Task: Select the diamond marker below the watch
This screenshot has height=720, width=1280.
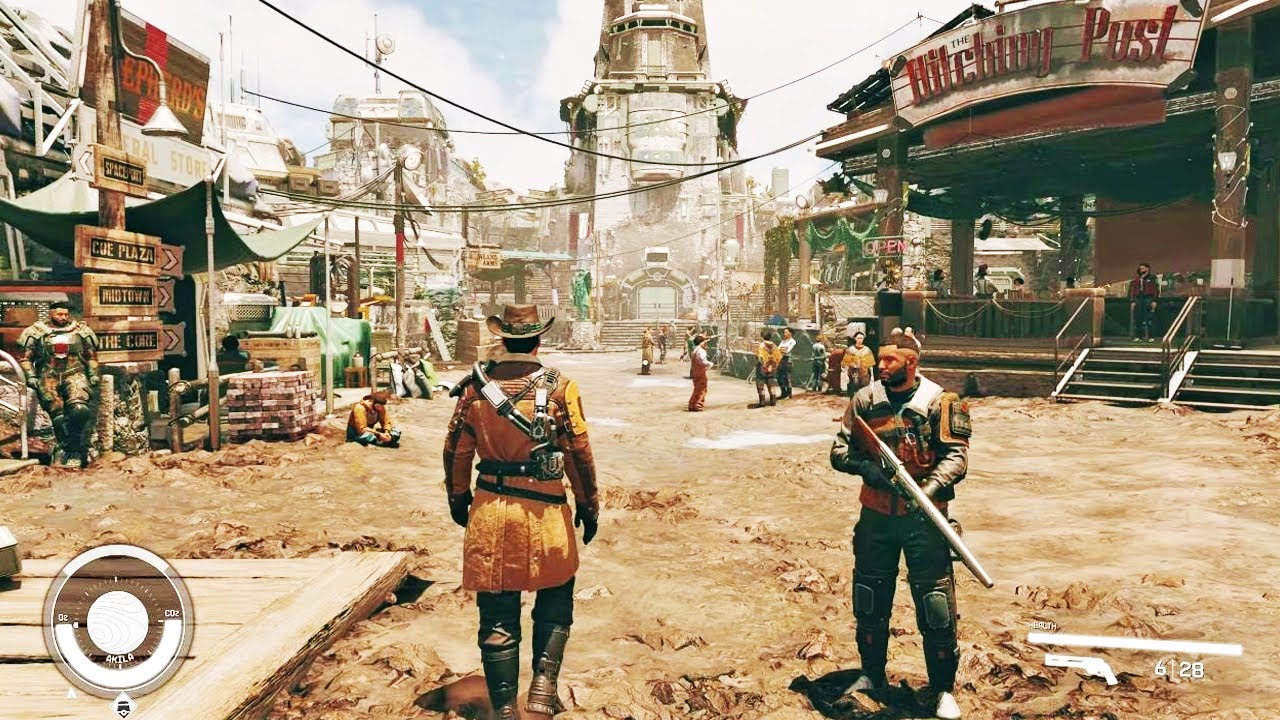Action: coord(122,707)
